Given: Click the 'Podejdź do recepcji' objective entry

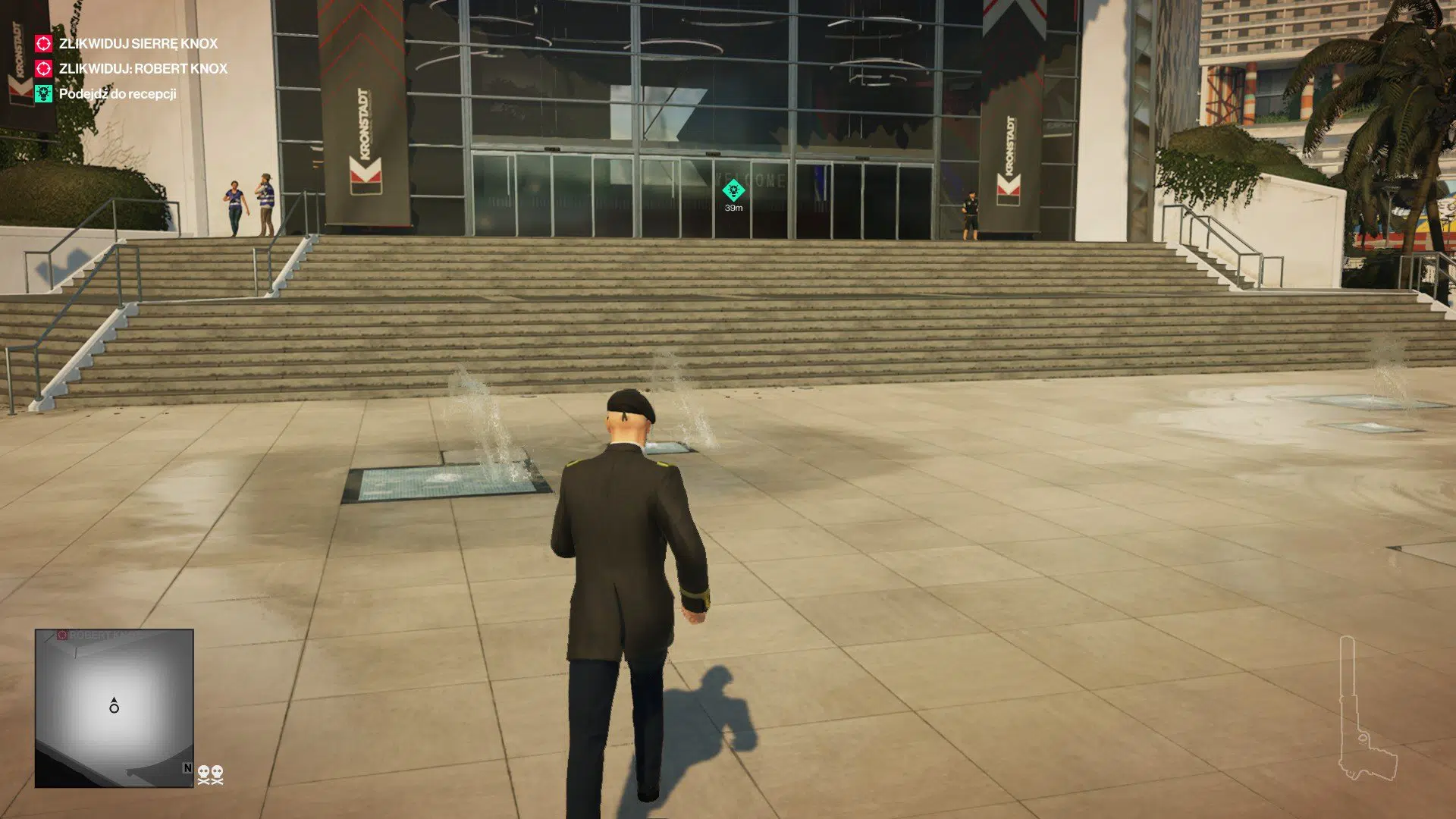Looking at the screenshot, I should [118, 93].
